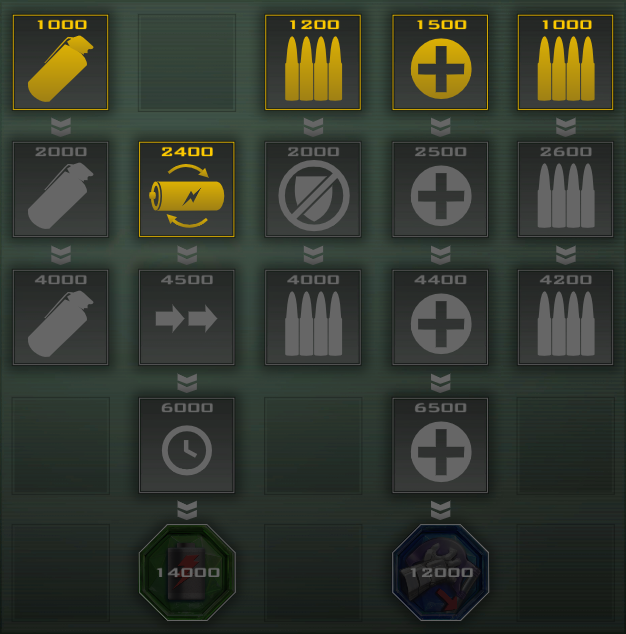
Task: Select the 6000-point clock upgrade
Action: pos(187,444)
